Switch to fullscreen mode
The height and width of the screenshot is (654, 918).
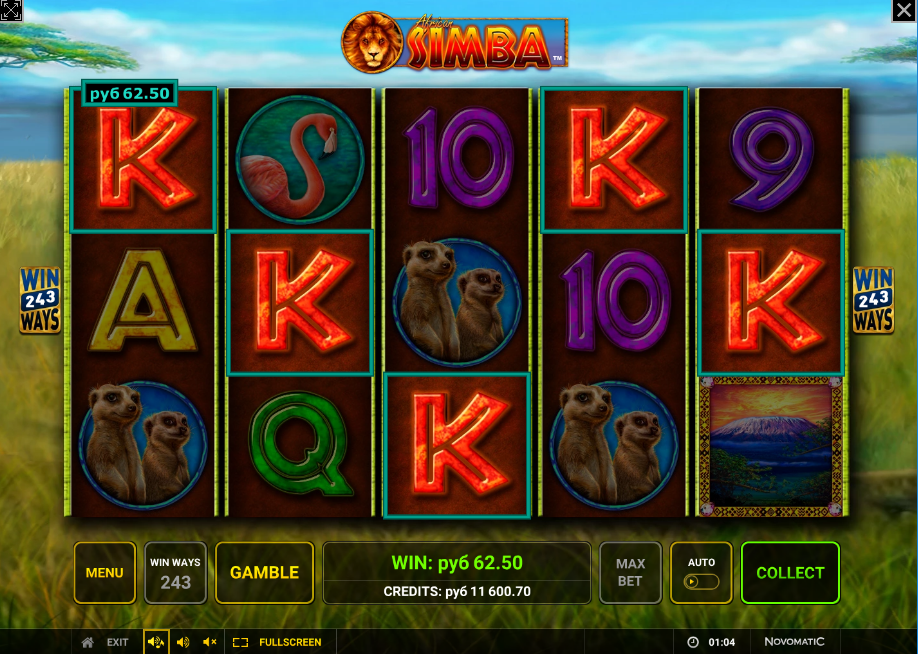[x=277, y=642]
